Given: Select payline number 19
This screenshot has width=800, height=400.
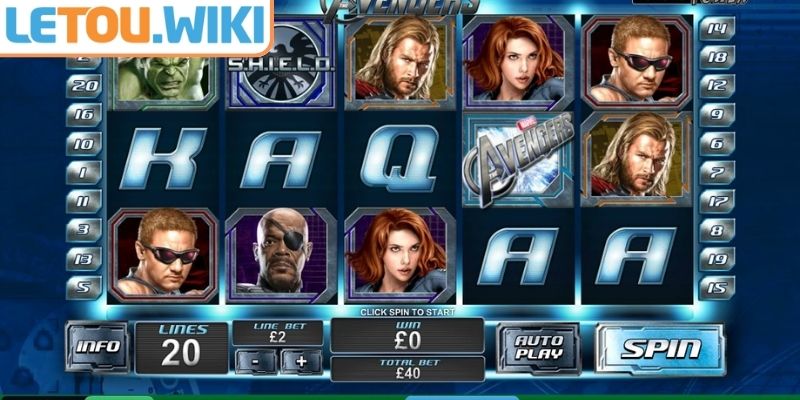Looking at the screenshot, I should pyautogui.click(x=716, y=258).
